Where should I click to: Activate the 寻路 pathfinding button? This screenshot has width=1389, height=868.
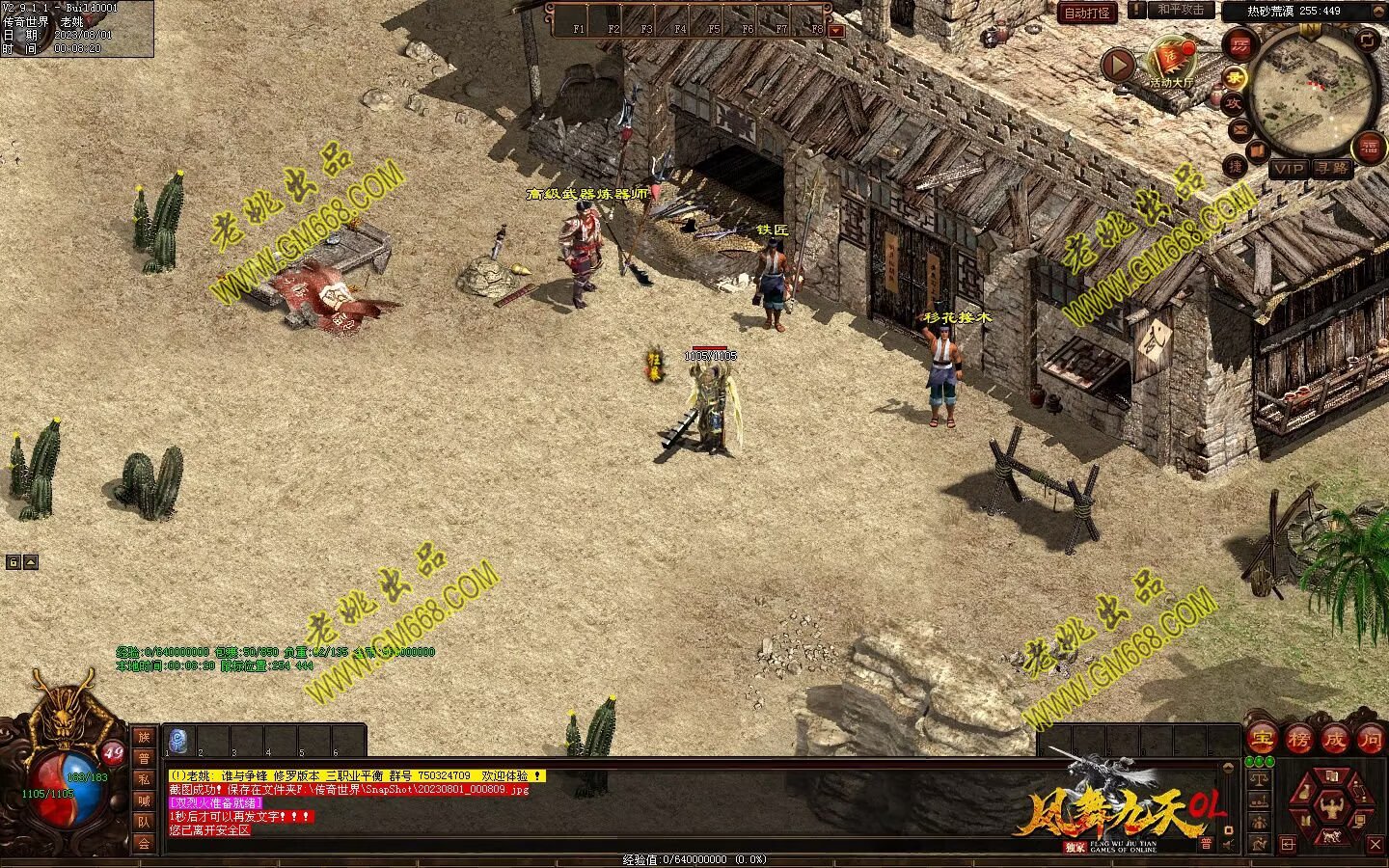click(x=1331, y=169)
